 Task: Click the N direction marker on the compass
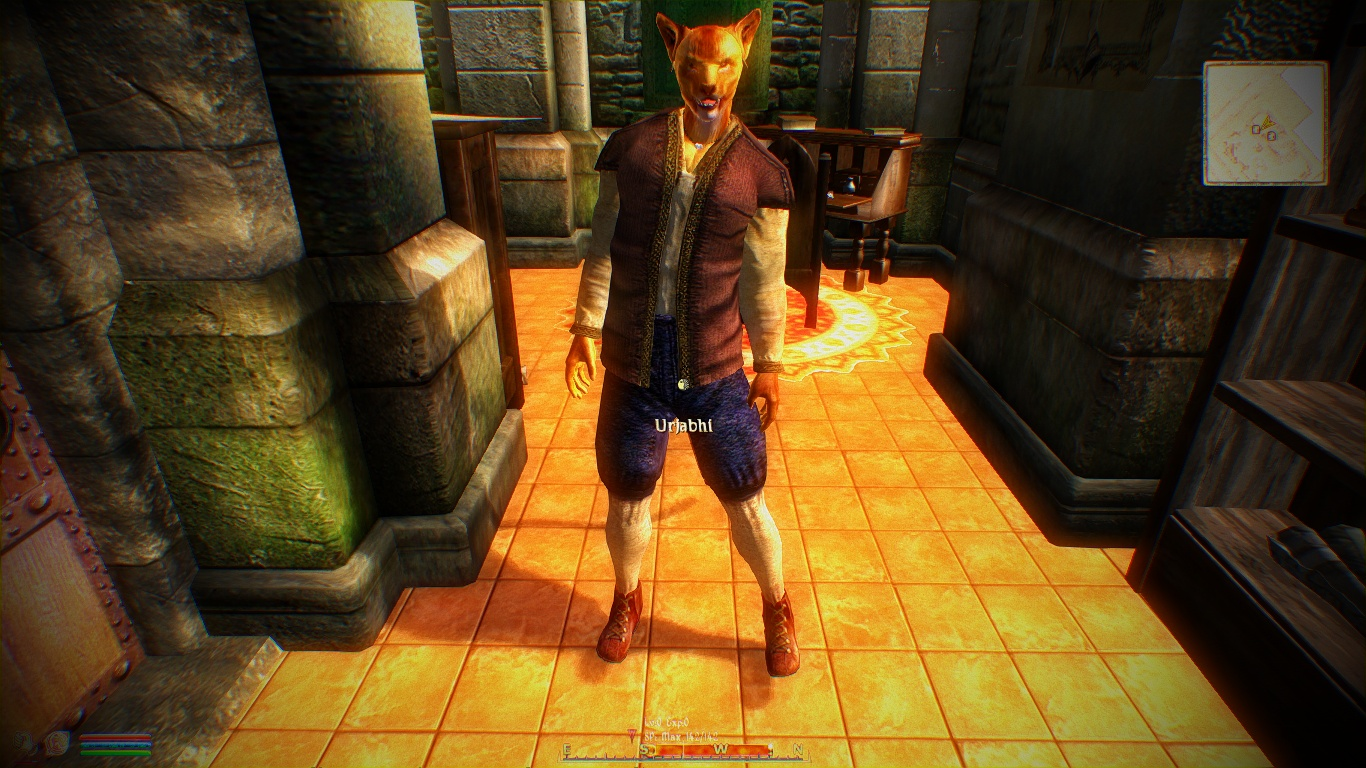click(x=796, y=749)
